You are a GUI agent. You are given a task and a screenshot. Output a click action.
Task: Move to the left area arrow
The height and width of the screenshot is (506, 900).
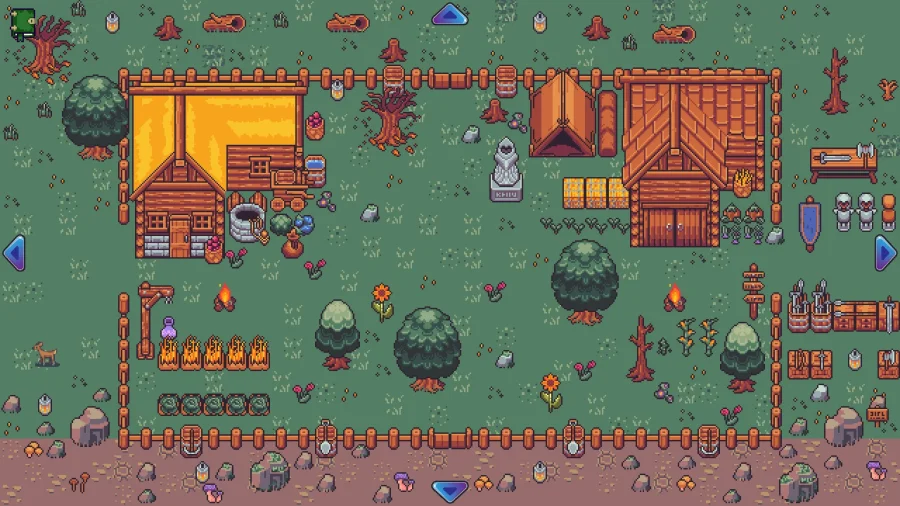pyautogui.click(x=14, y=253)
